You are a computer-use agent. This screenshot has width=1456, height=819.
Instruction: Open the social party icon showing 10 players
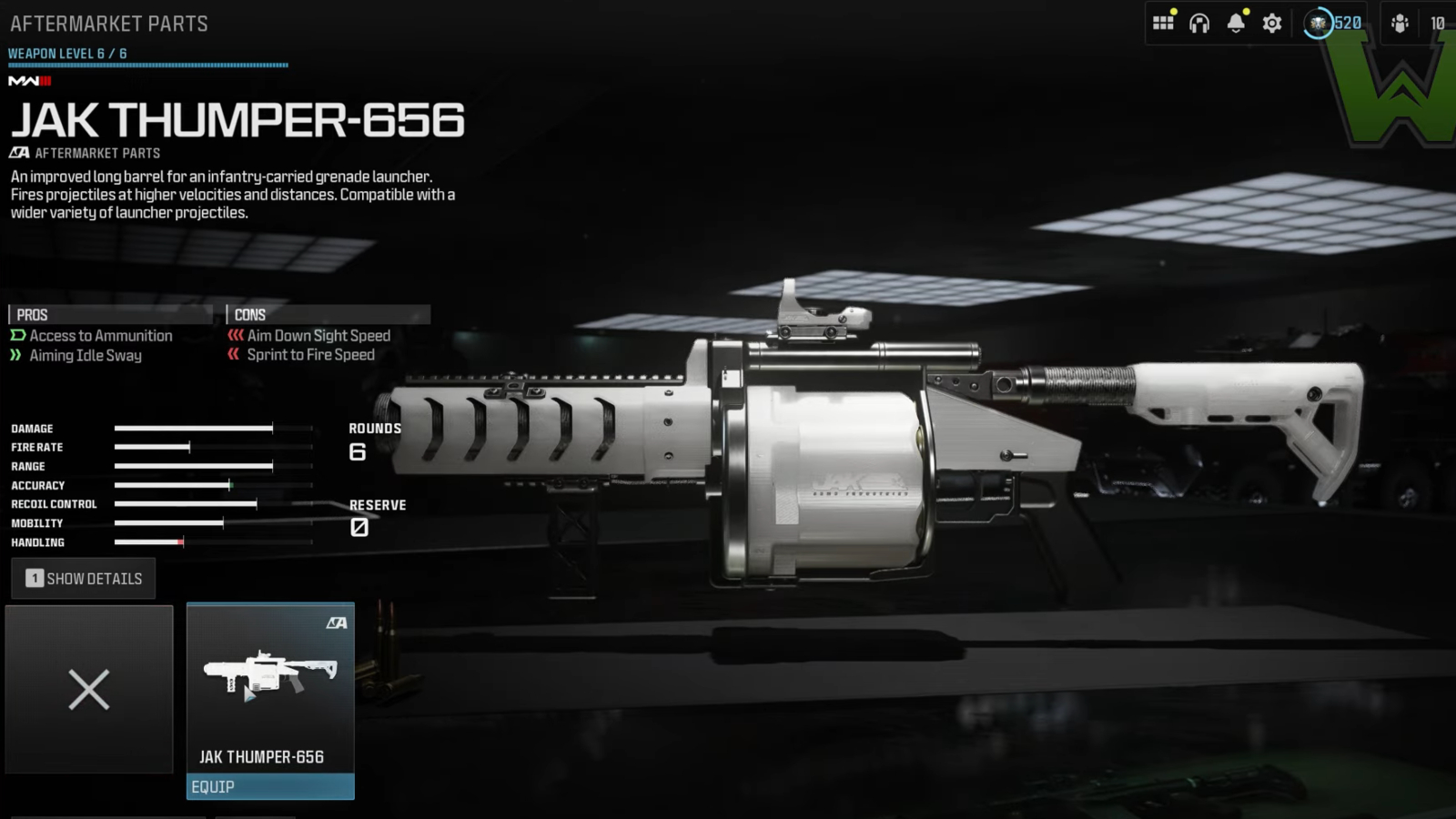pos(1400,22)
